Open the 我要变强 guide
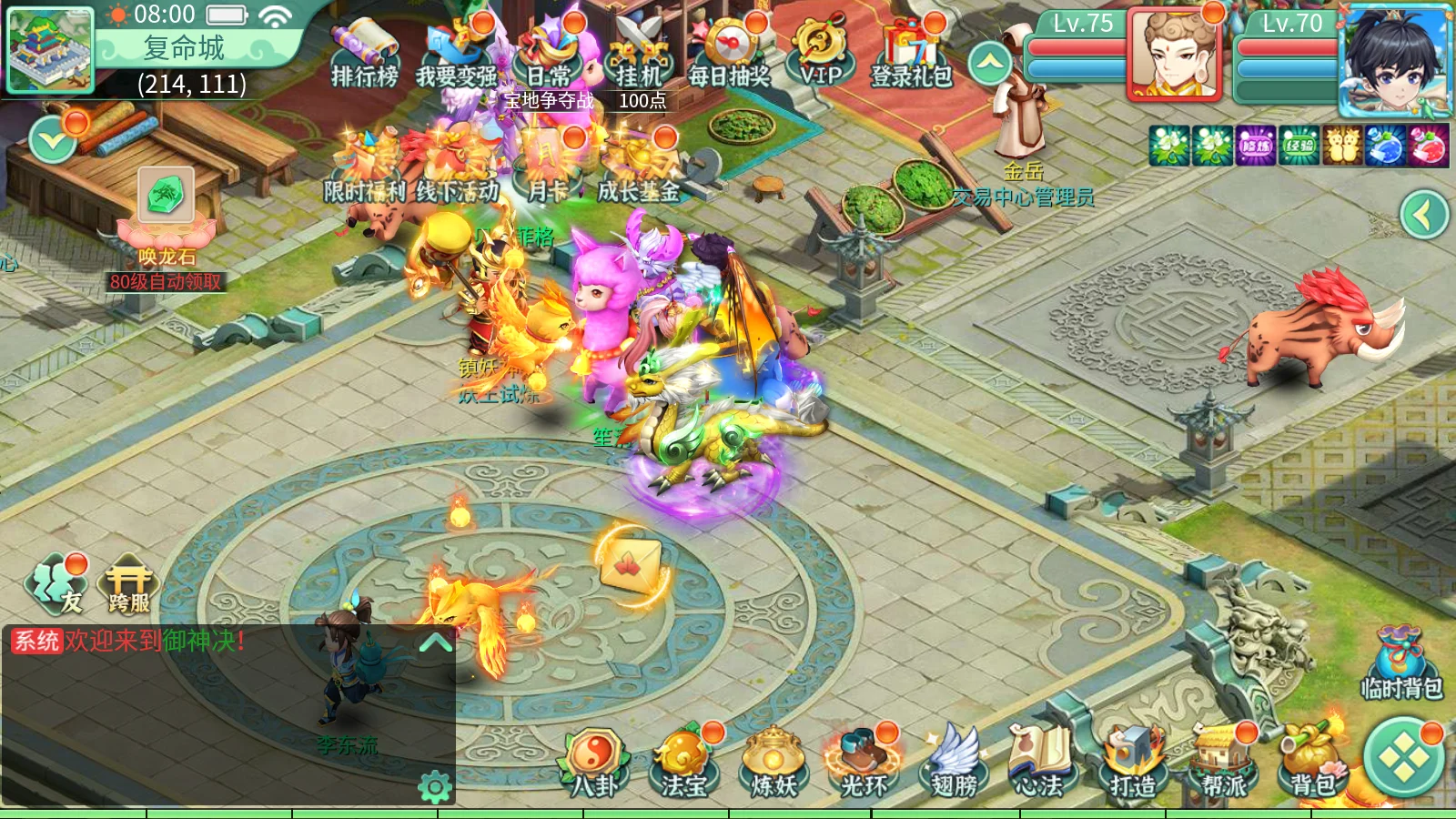Image resolution: width=1456 pixels, height=819 pixels. (x=457, y=55)
